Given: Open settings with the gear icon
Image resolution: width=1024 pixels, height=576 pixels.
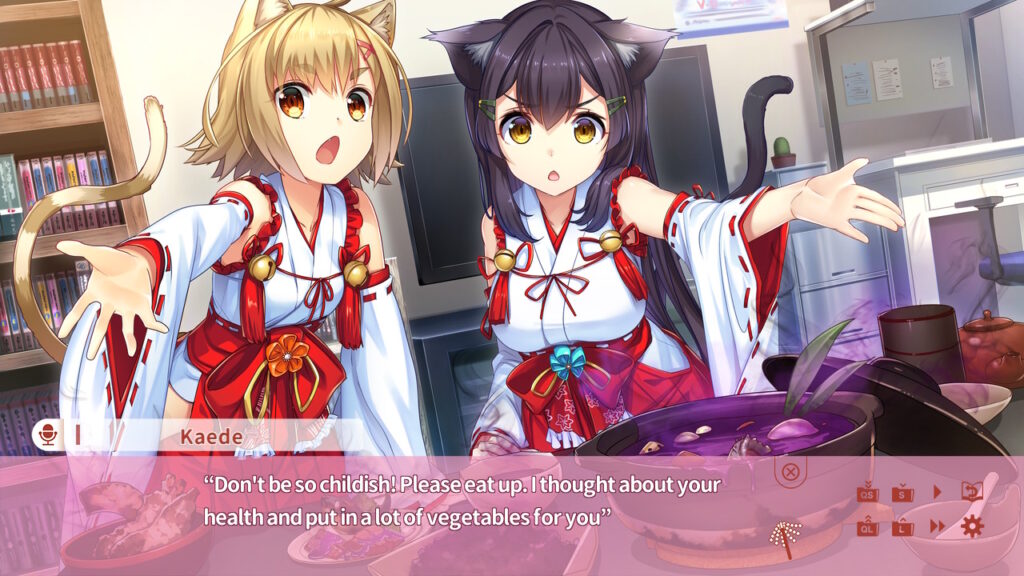Looking at the screenshot, I should 971,526.
